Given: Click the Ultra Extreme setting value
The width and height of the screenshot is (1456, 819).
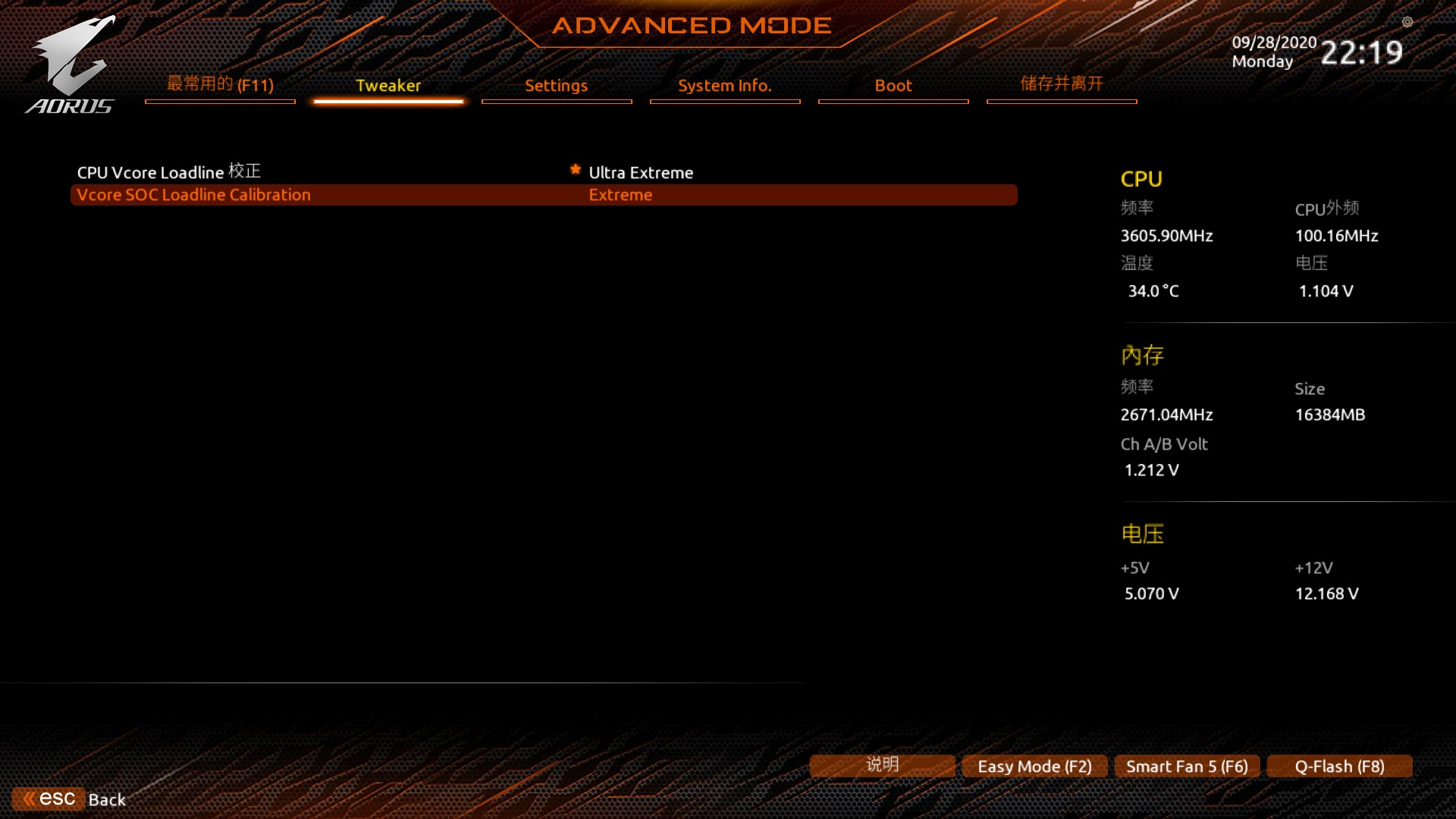Looking at the screenshot, I should [641, 172].
